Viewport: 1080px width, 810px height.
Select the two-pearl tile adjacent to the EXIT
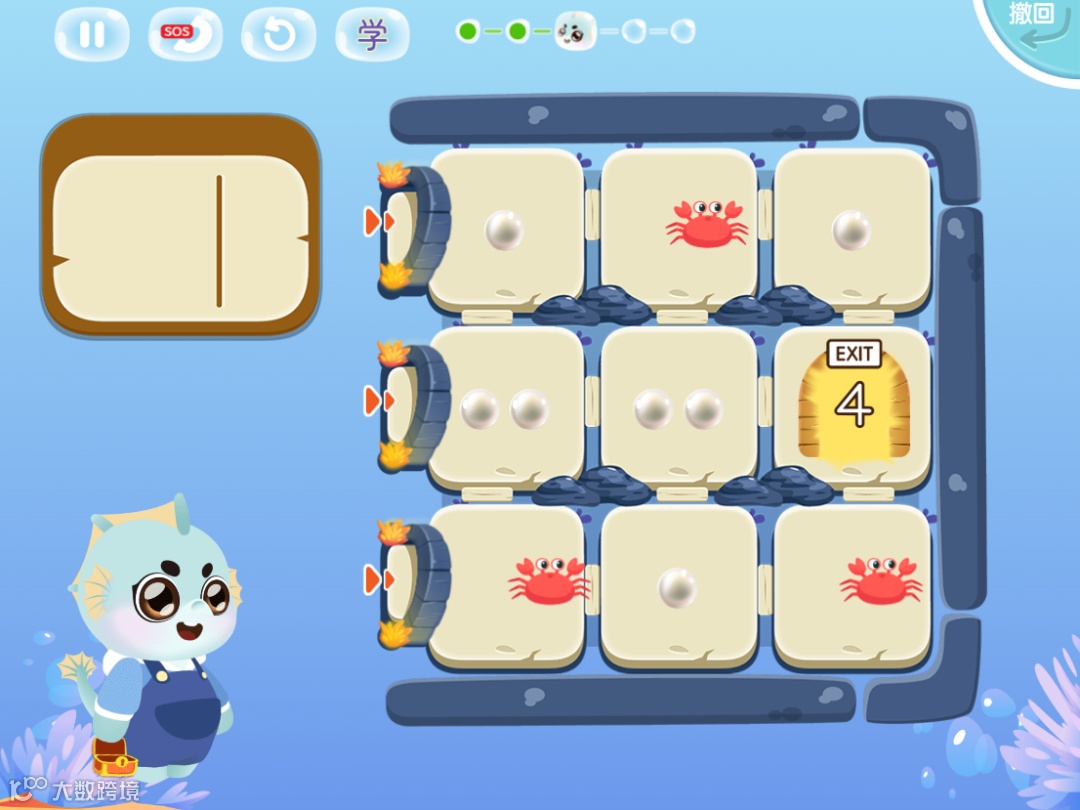click(679, 408)
